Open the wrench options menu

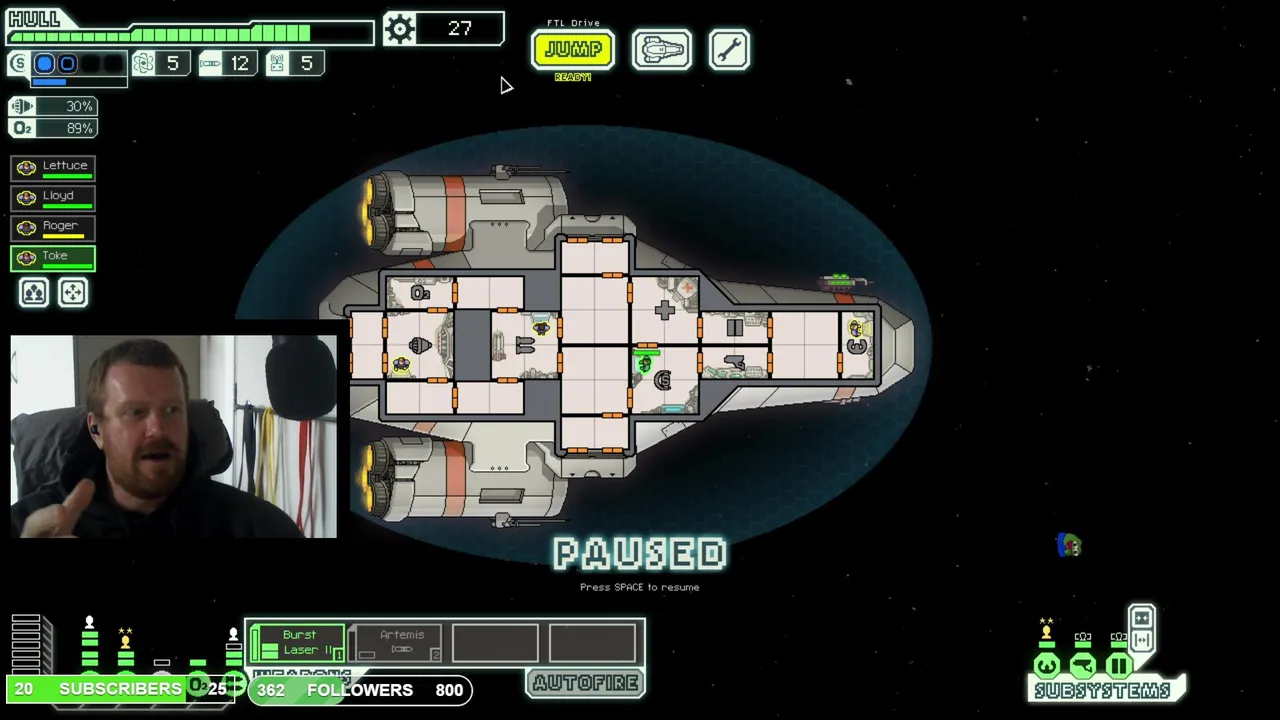[x=729, y=49]
